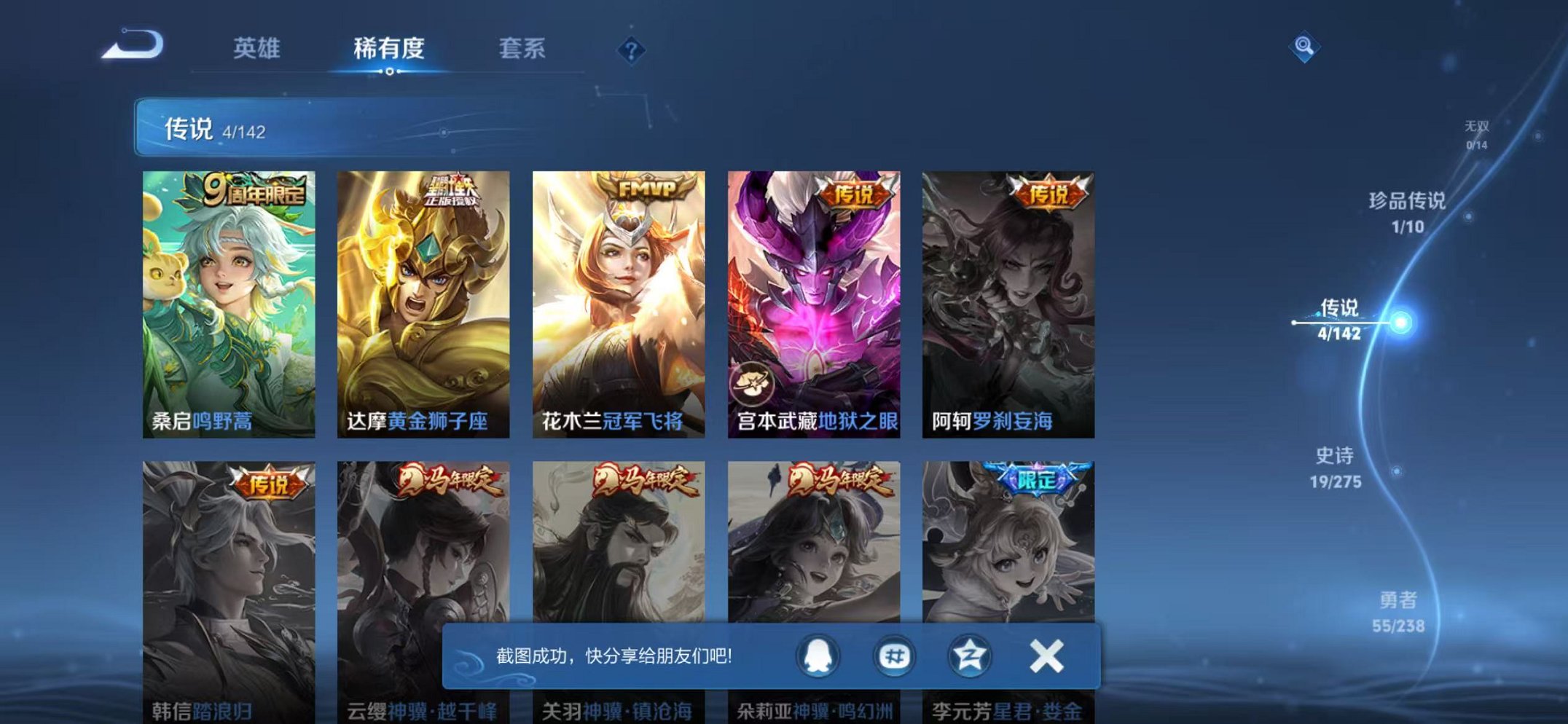Image resolution: width=1568 pixels, height=724 pixels.
Task: Click the help question mark icon
Action: [x=631, y=50]
